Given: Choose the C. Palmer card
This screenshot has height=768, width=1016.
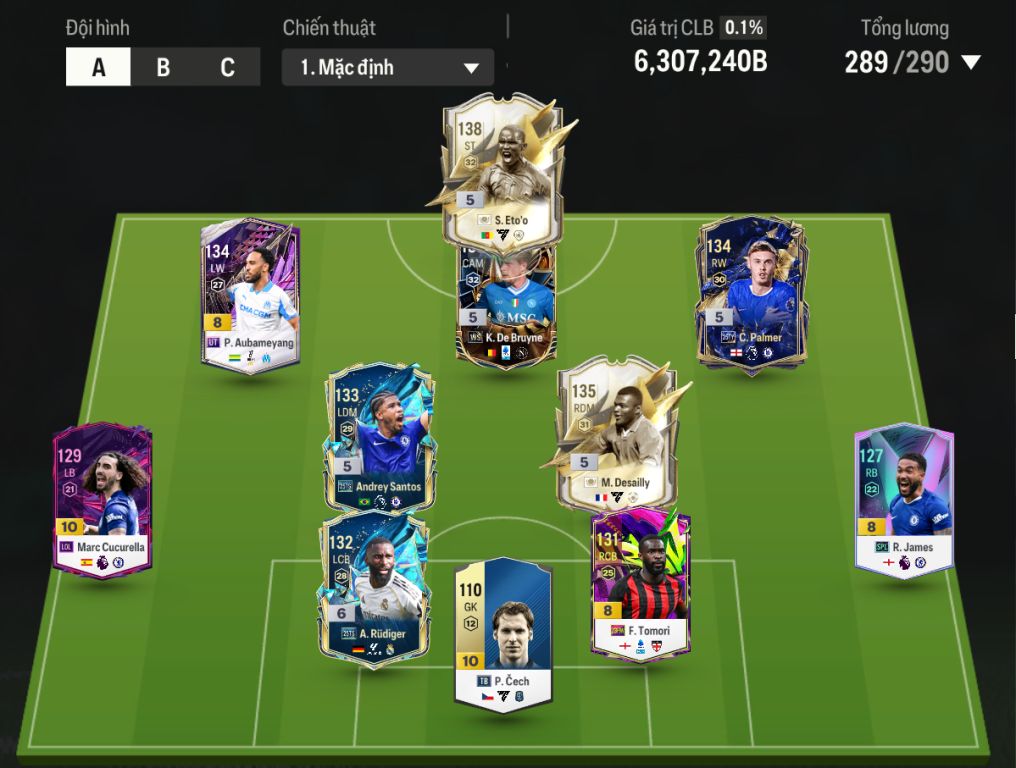Looking at the screenshot, I should point(752,295).
